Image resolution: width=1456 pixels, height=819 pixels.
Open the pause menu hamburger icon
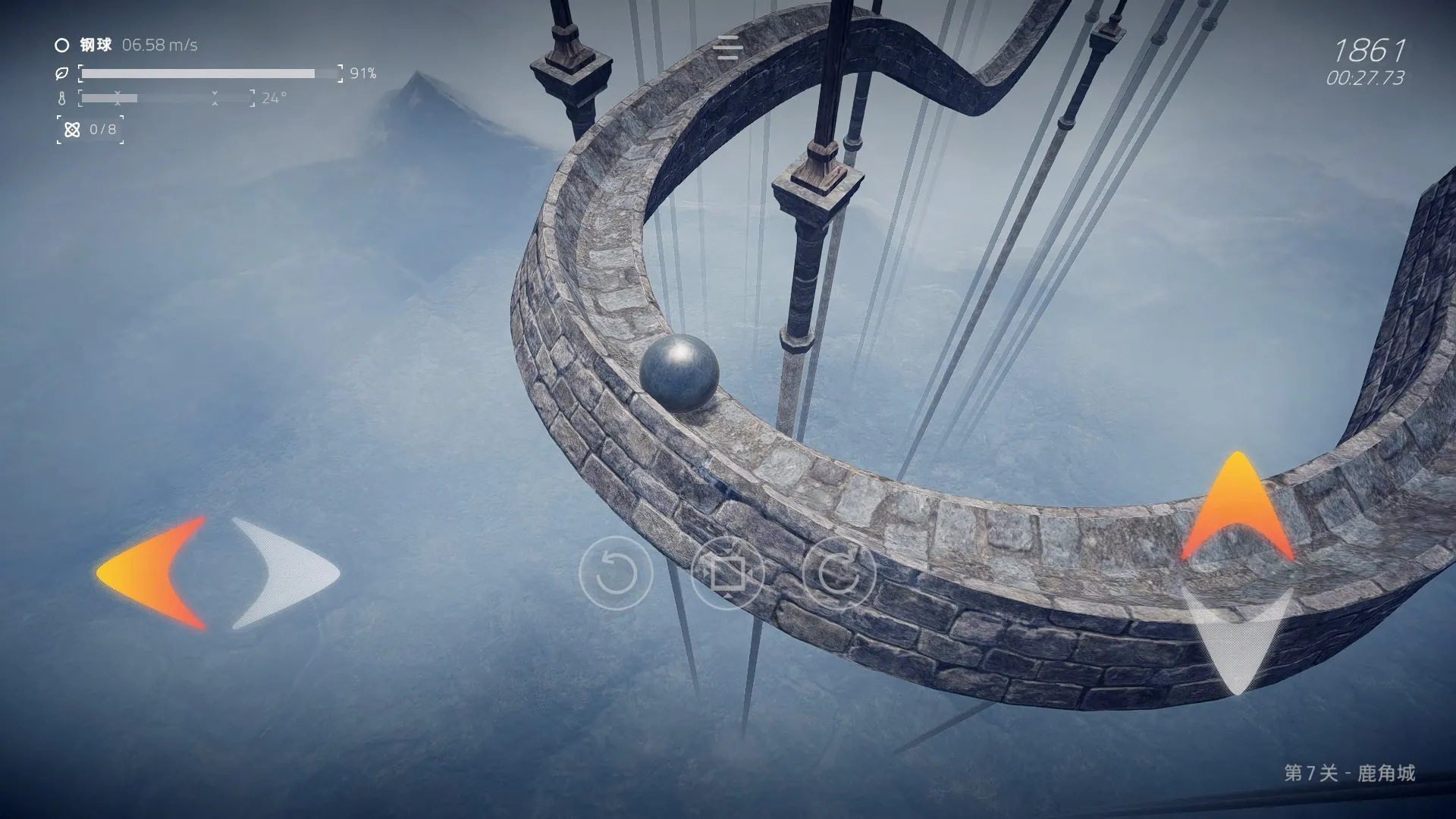pyautogui.click(x=728, y=47)
